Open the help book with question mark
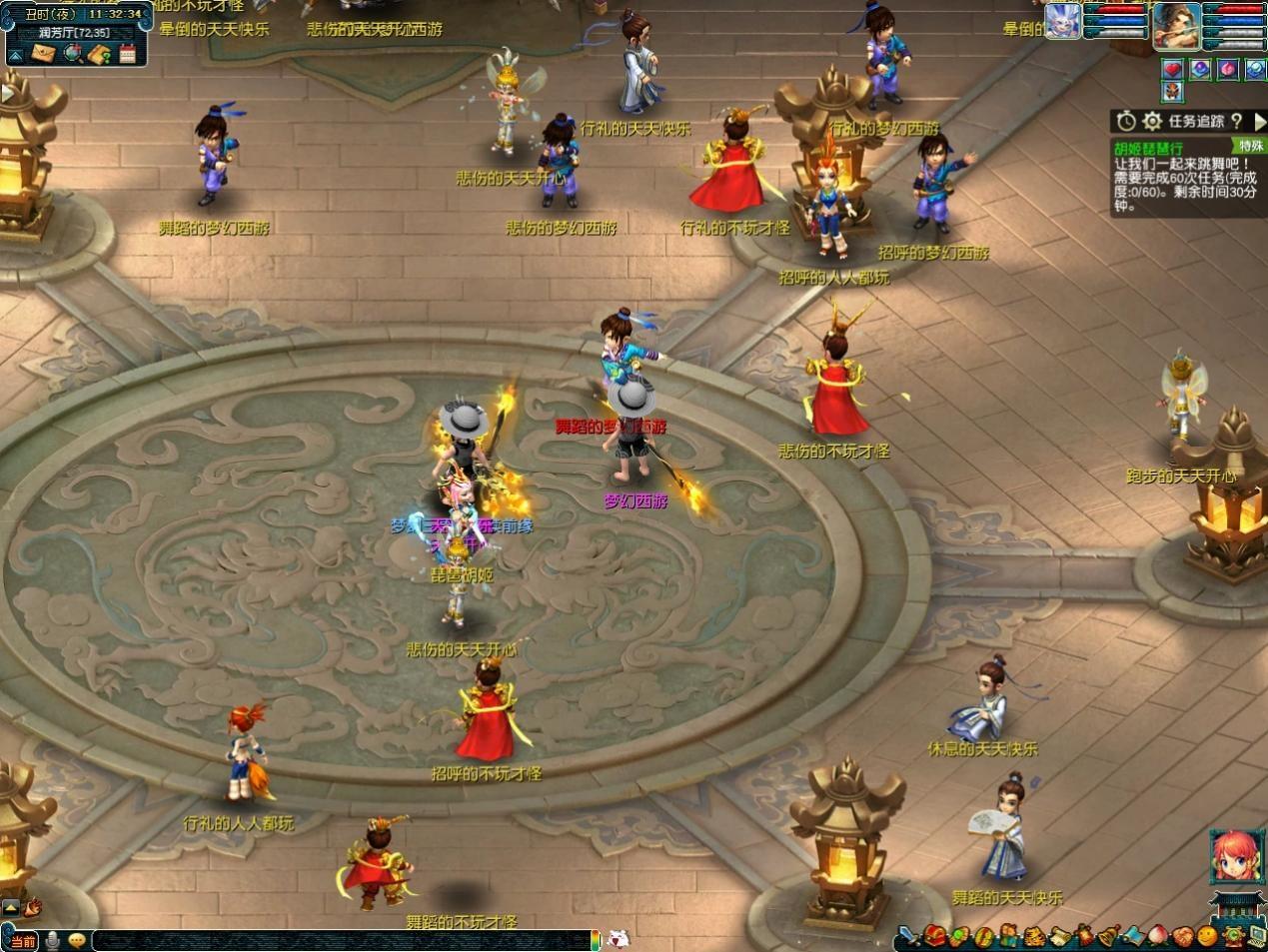This screenshot has width=1268, height=952. (x=99, y=54)
